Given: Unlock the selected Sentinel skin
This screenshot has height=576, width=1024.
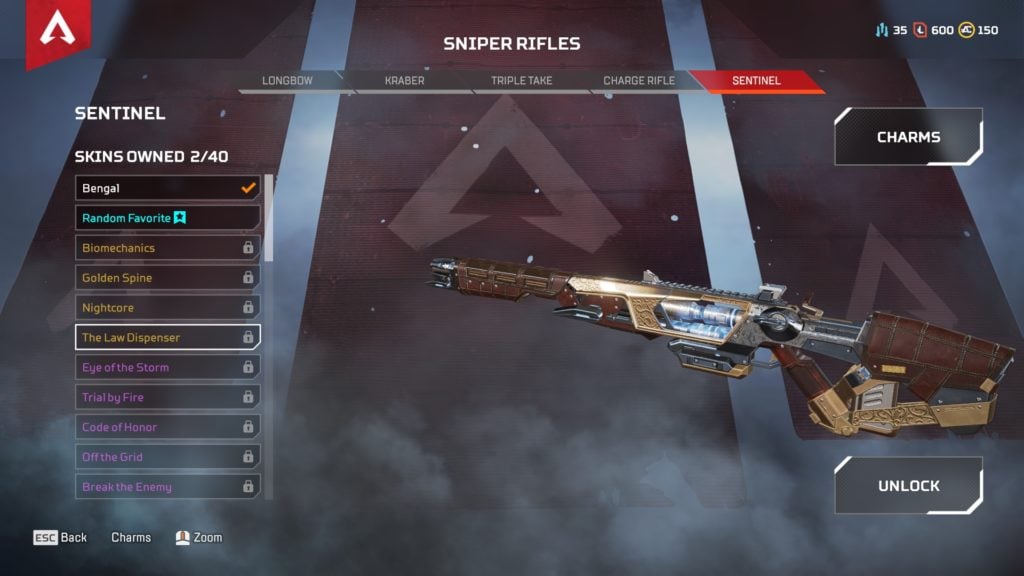Looking at the screenshot, I should click(x=908, y=486).
